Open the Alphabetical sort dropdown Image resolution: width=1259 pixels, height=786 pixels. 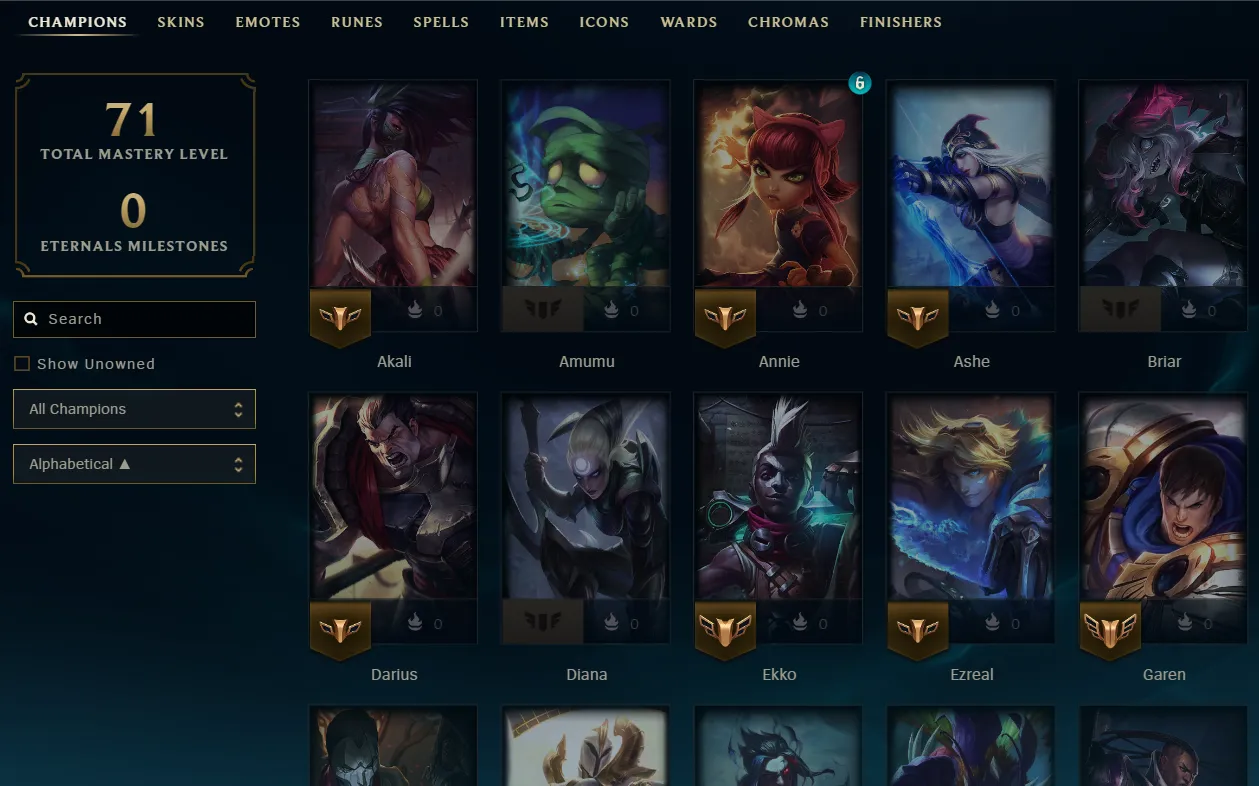click(x=134, y=464)
